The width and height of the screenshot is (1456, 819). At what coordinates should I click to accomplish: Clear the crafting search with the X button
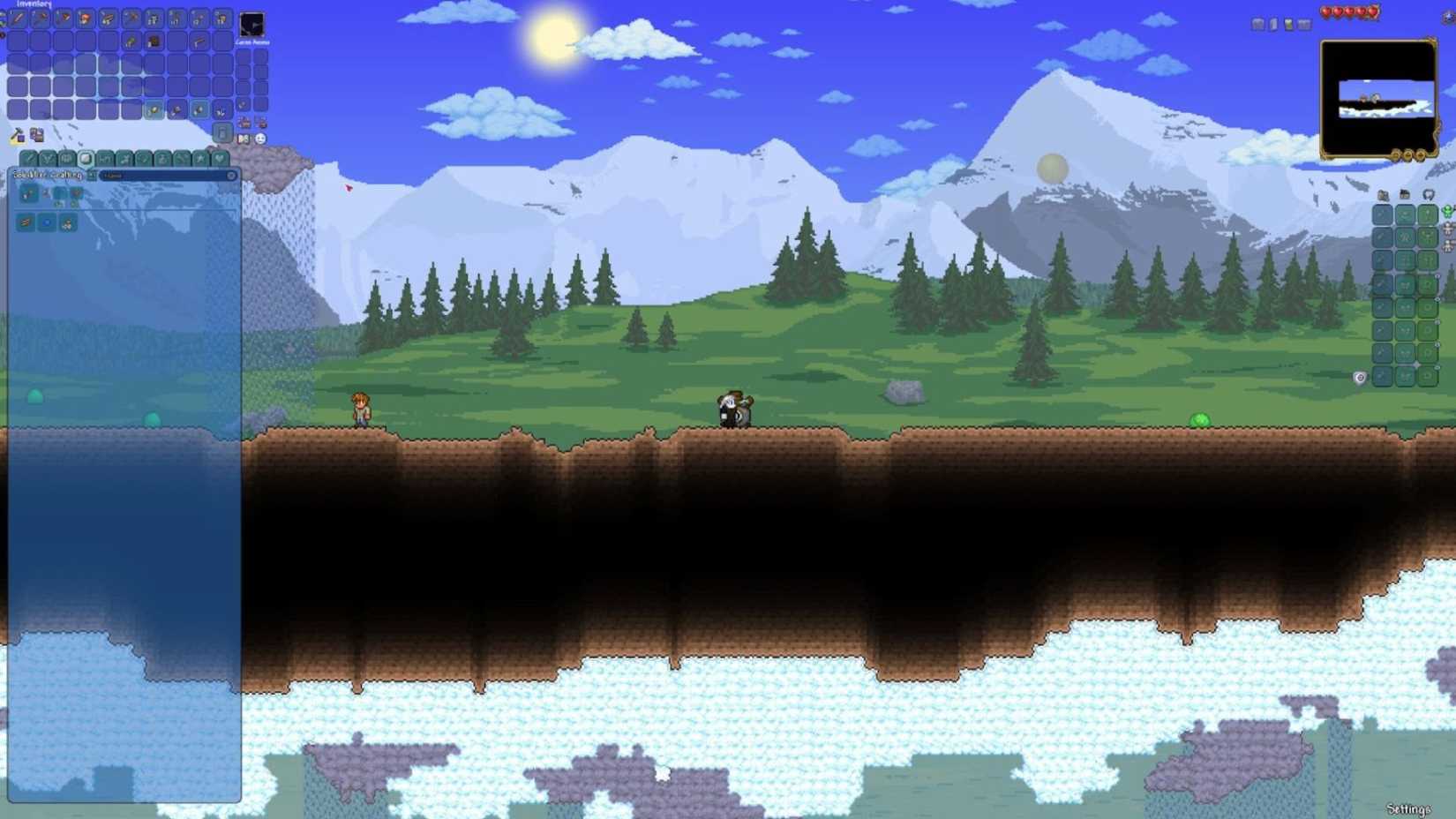[231, 177]
